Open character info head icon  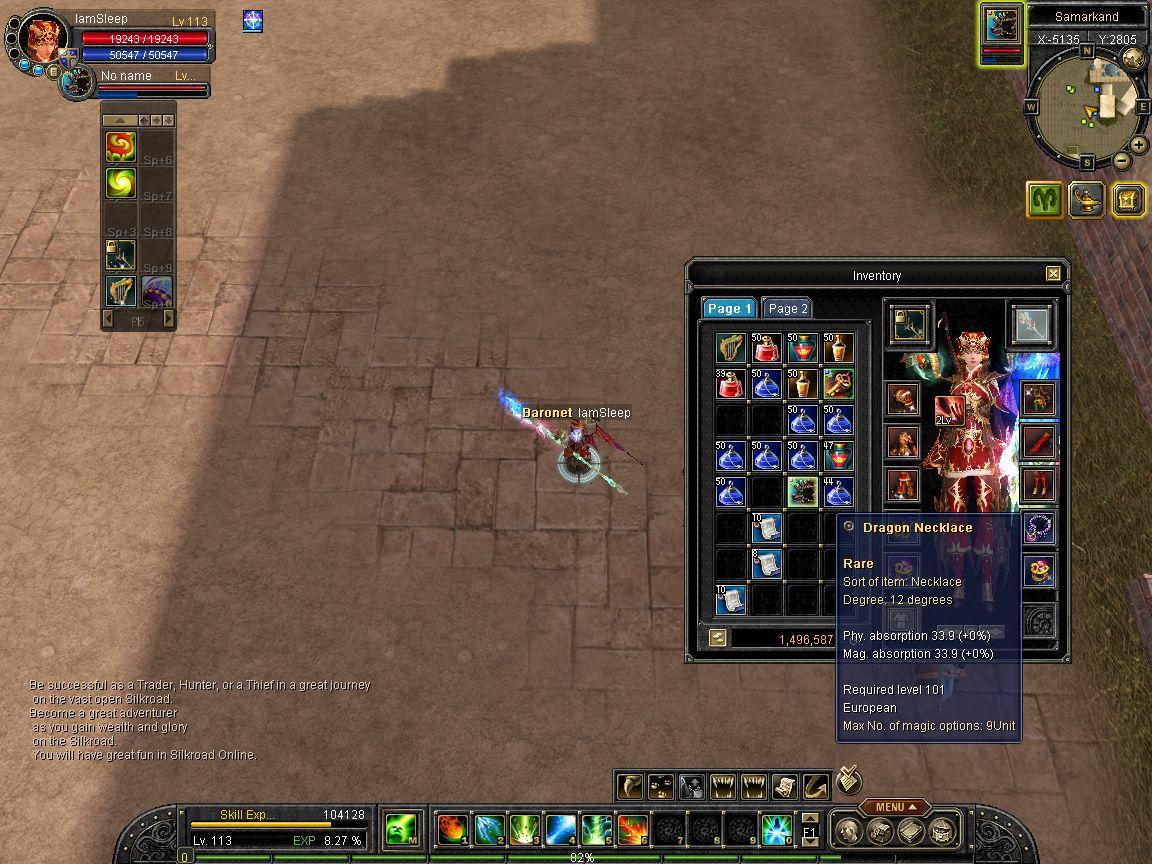click(848, 830)
